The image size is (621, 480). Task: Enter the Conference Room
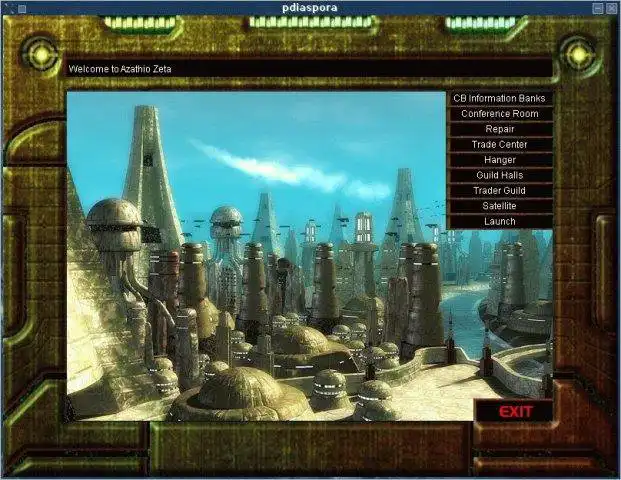click(x=500, y=114)
